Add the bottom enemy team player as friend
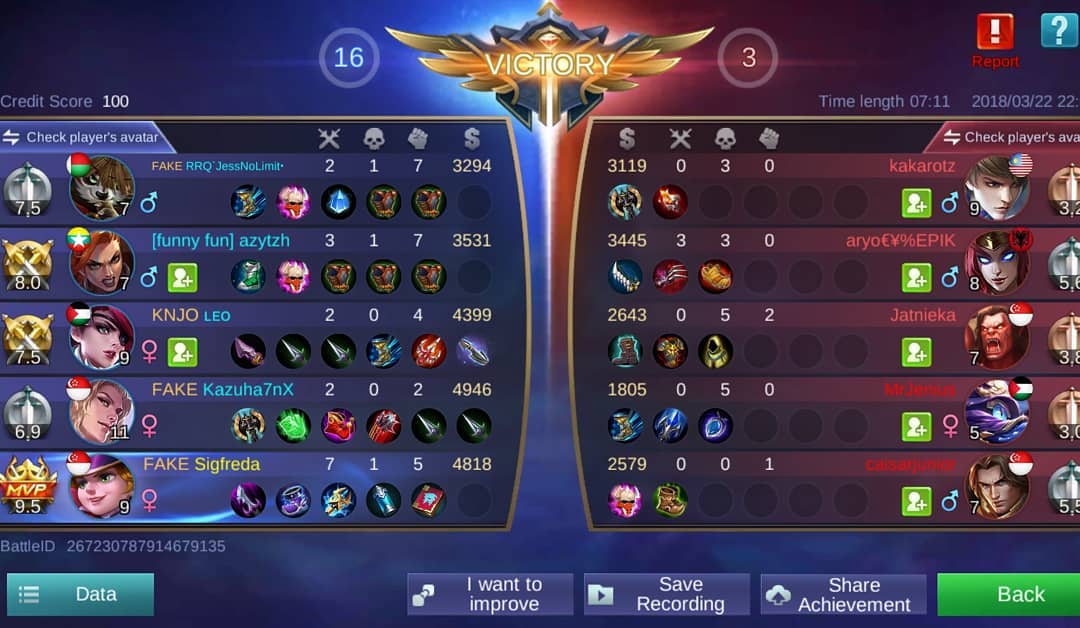Viewport: 1080px width, 628px height. (x=916, y=501)
